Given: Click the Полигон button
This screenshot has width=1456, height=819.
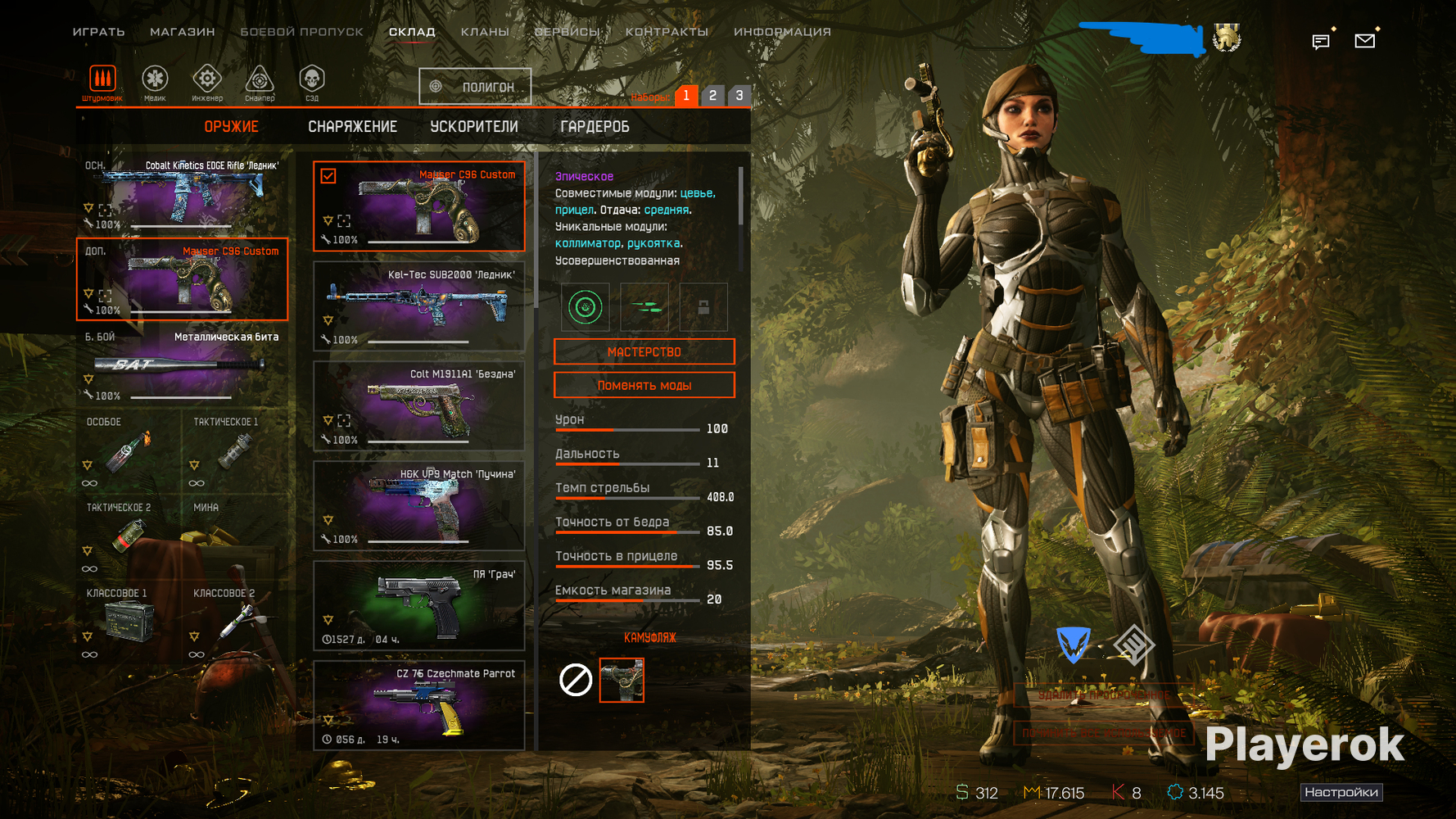Looking at the screenshot, I should (x=475, y=87).
